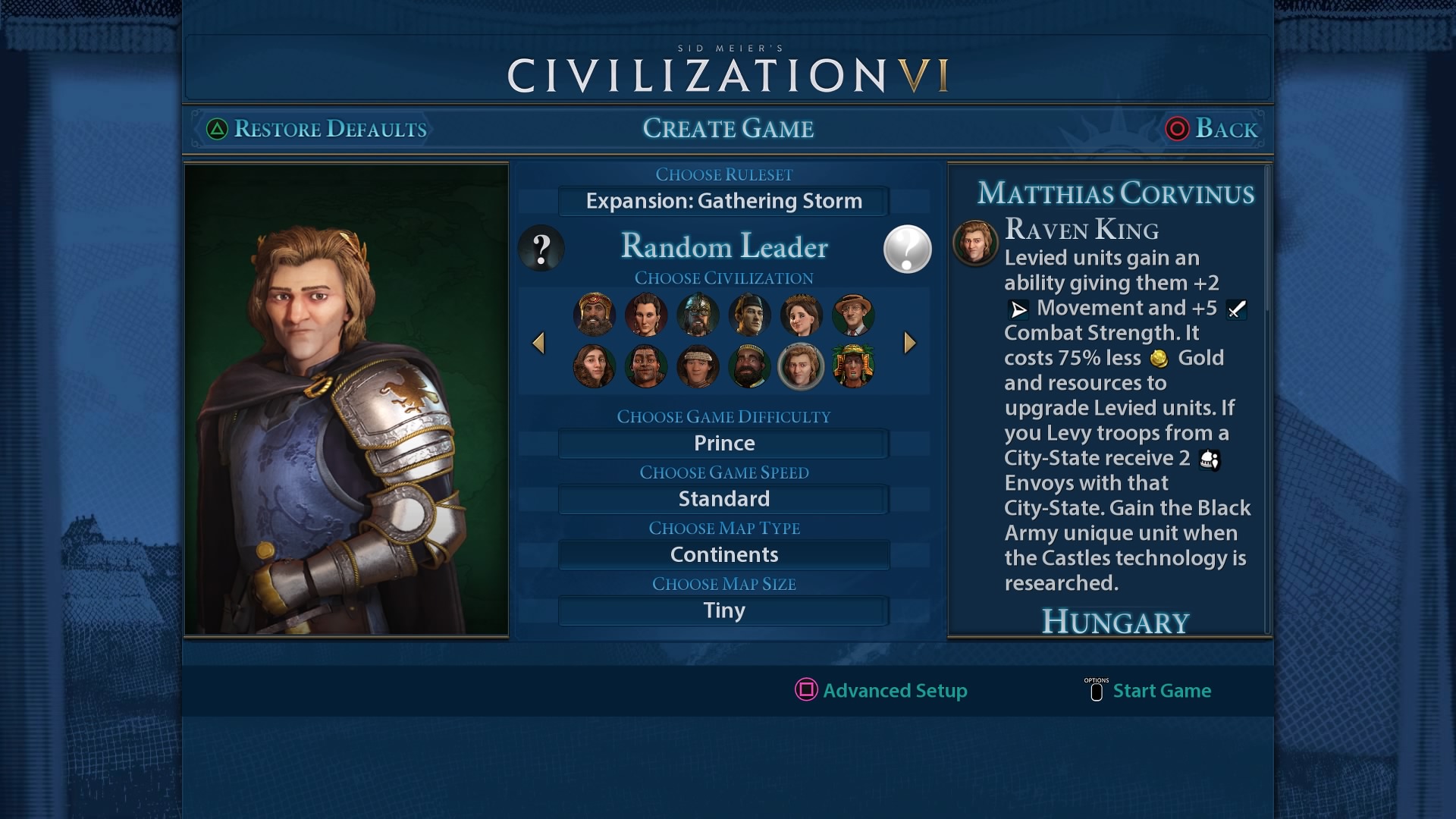This screenshot has width=1456, height=819.
Task: Select the Random Leader question mark icon
Action: click(x=541, y=248)
